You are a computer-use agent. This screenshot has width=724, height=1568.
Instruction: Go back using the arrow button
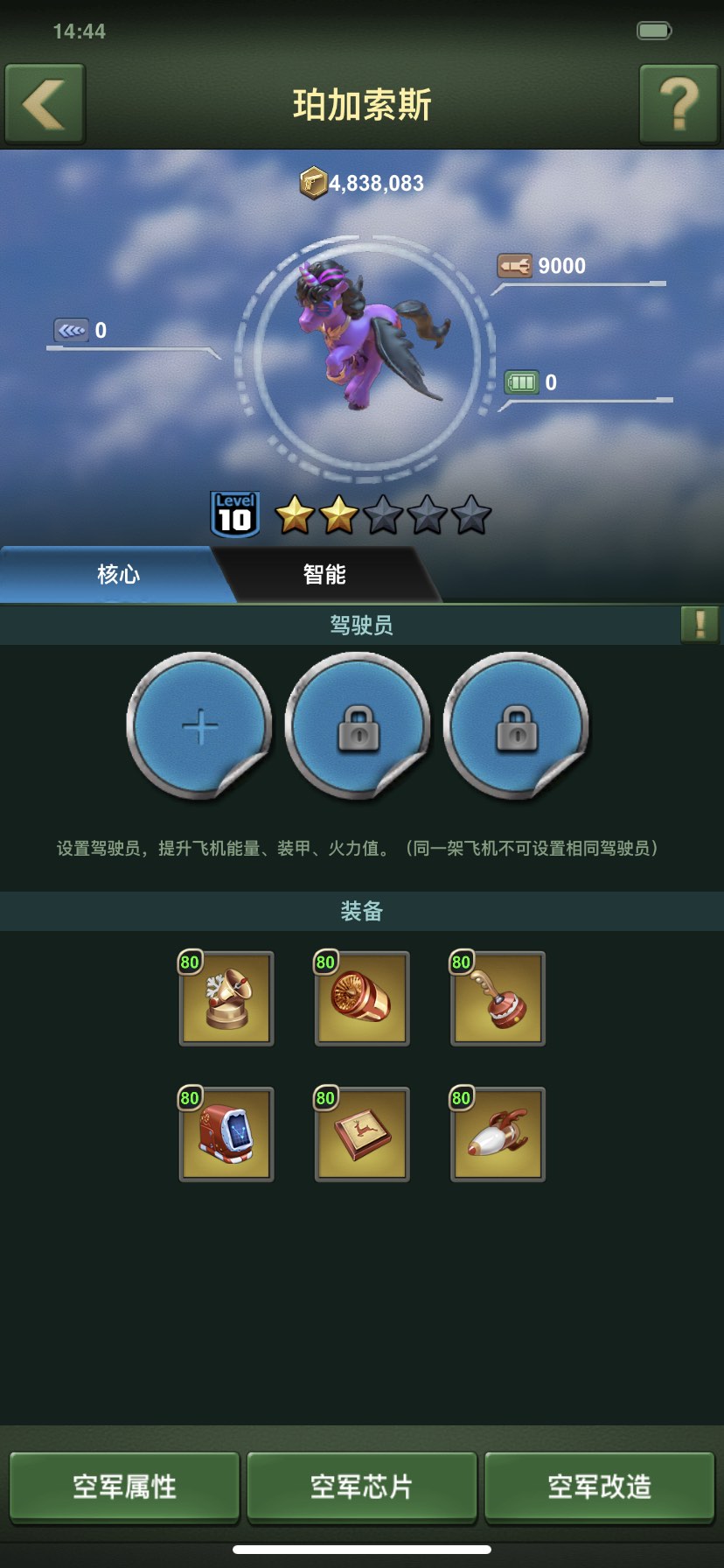click(45, 104)
